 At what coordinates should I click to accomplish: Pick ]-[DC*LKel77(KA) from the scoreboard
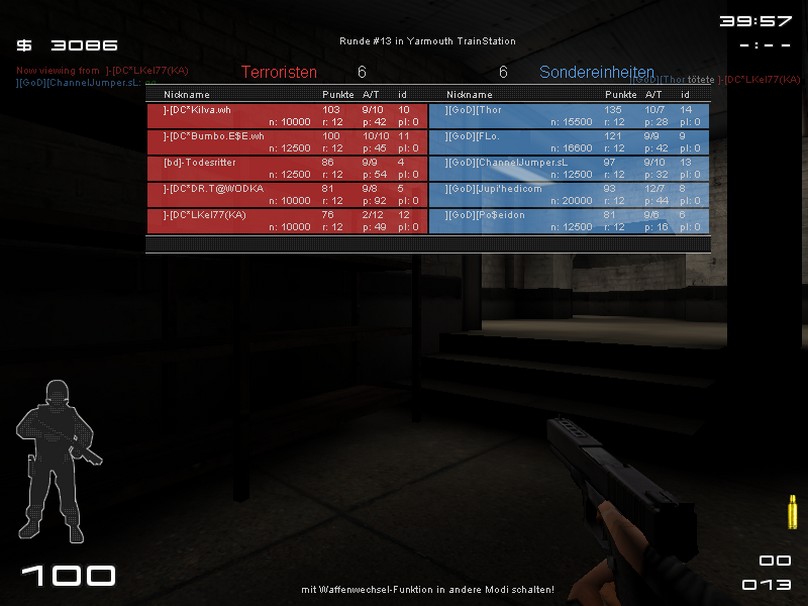click(x=286, y=220)
